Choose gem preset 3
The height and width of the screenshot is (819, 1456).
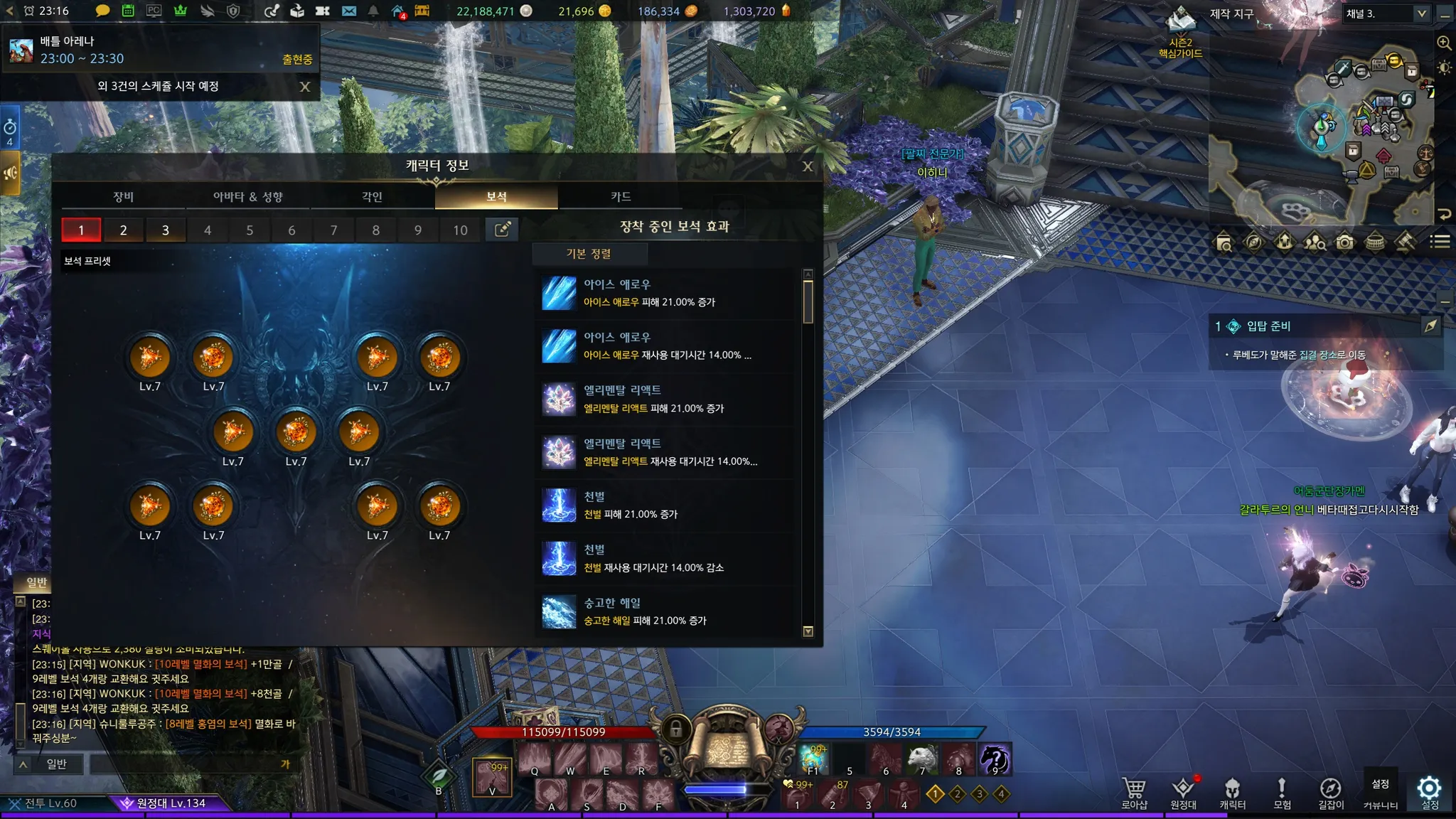(x=165, y=230)
